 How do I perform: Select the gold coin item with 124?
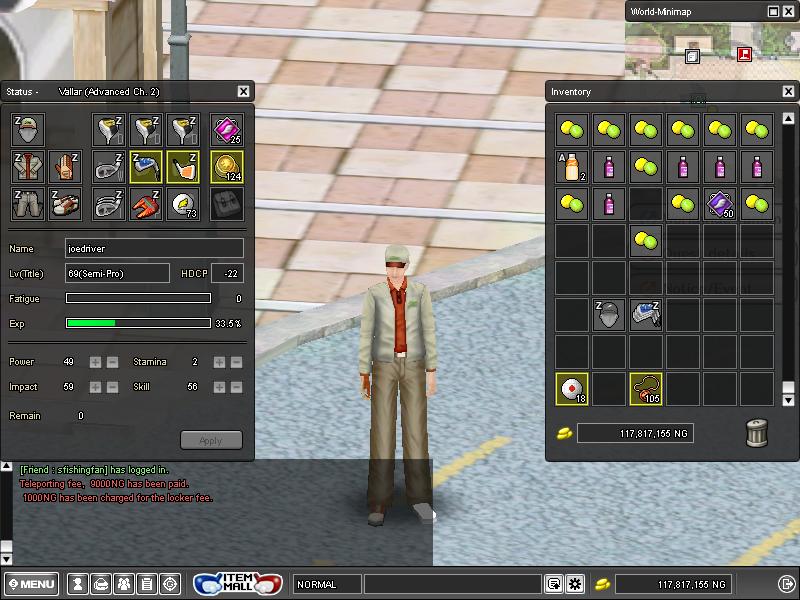click(x=228, y=167)
